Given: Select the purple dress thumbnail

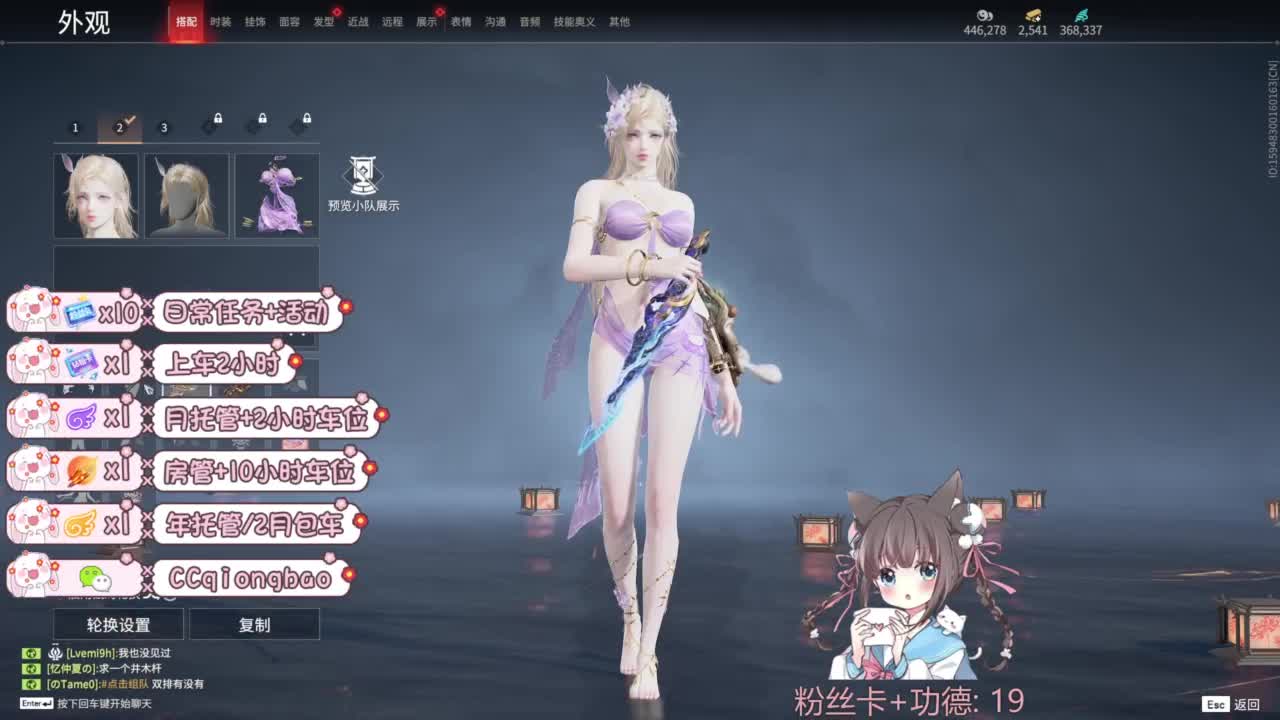Looking at the screenshot, I should coord(276,194).
